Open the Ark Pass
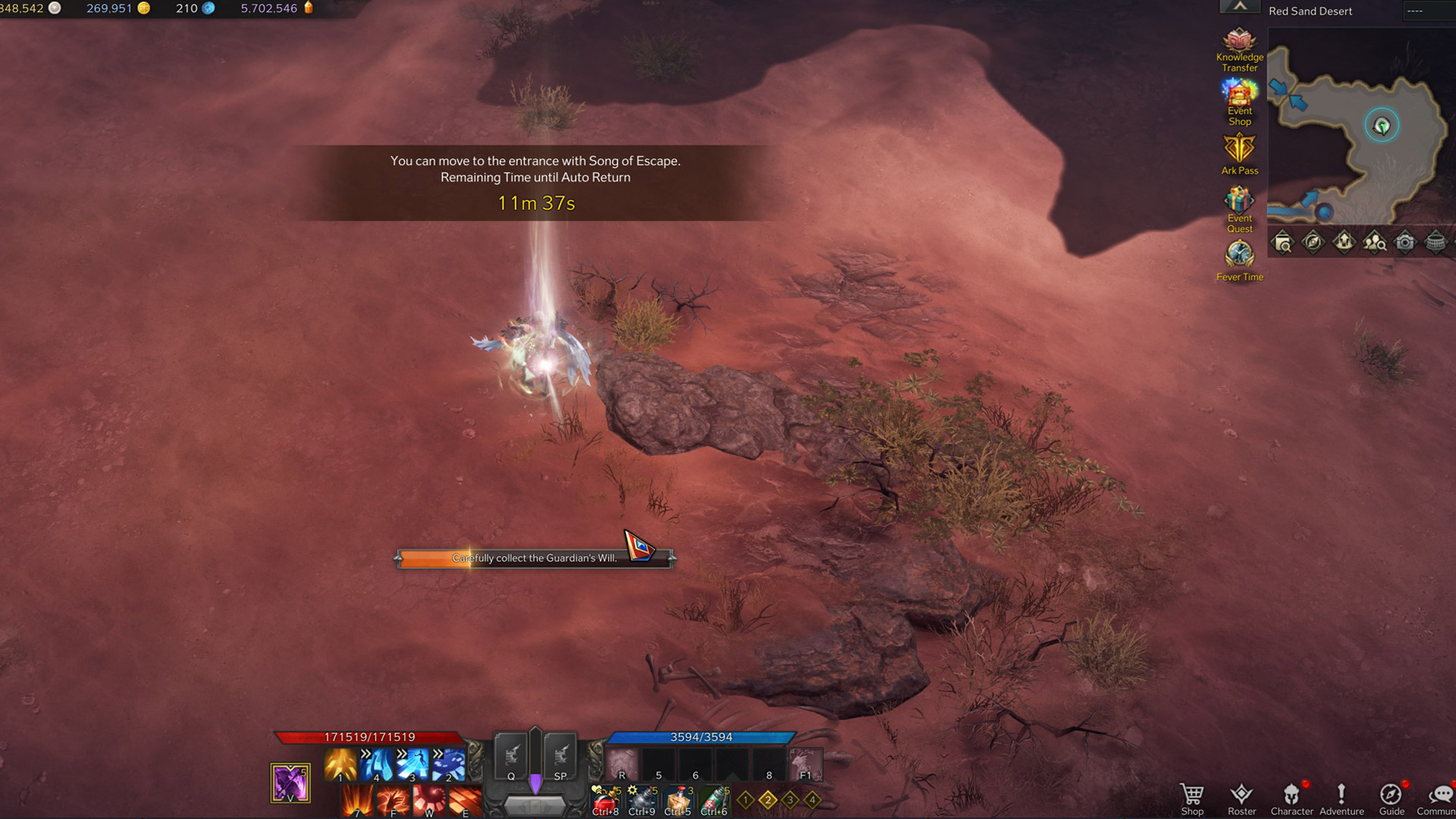The height and width of the screenshot is (819, 1456). (x=1239, y=153)
